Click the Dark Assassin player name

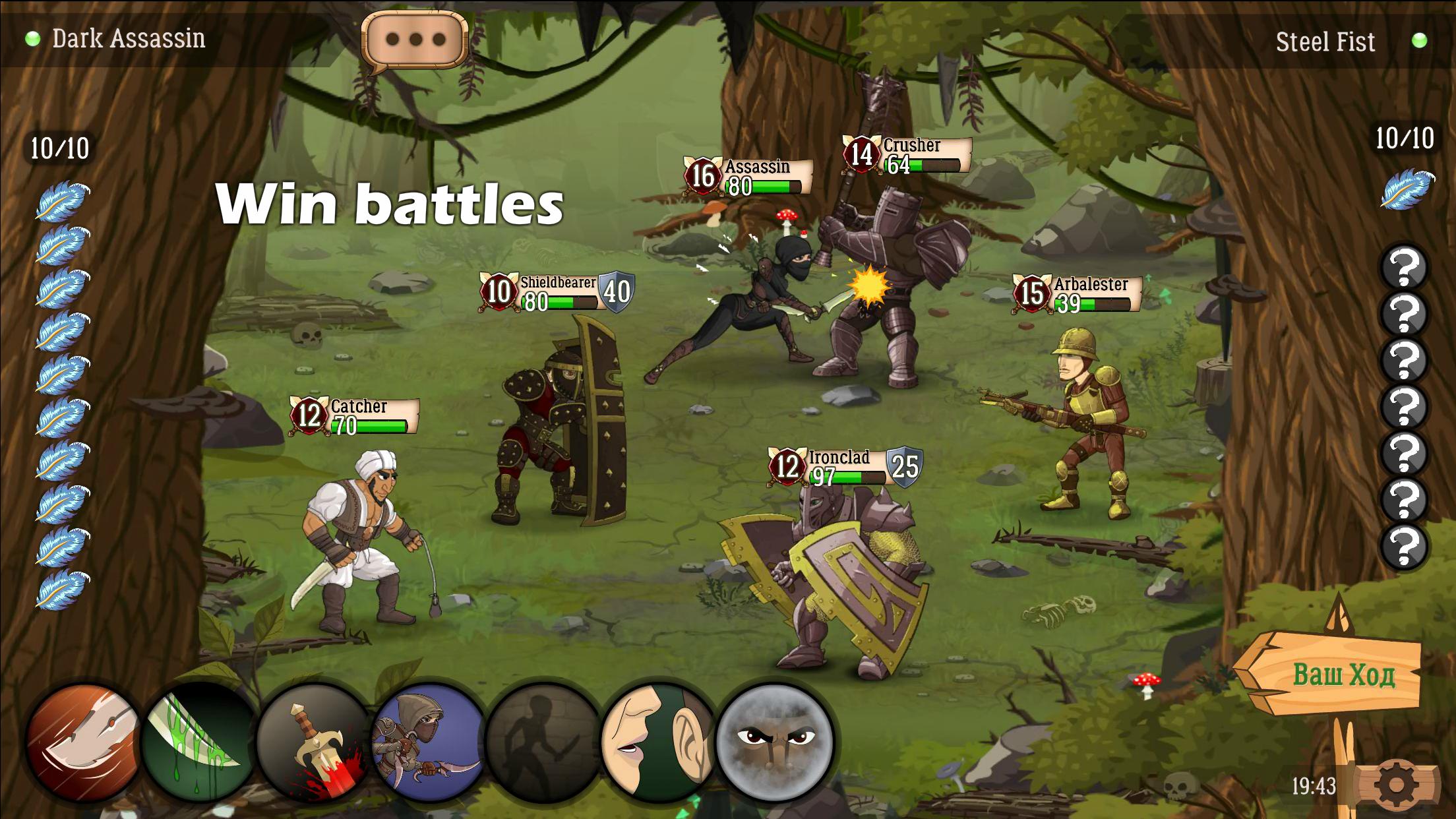pyautogui.click(x=129, y=38)
